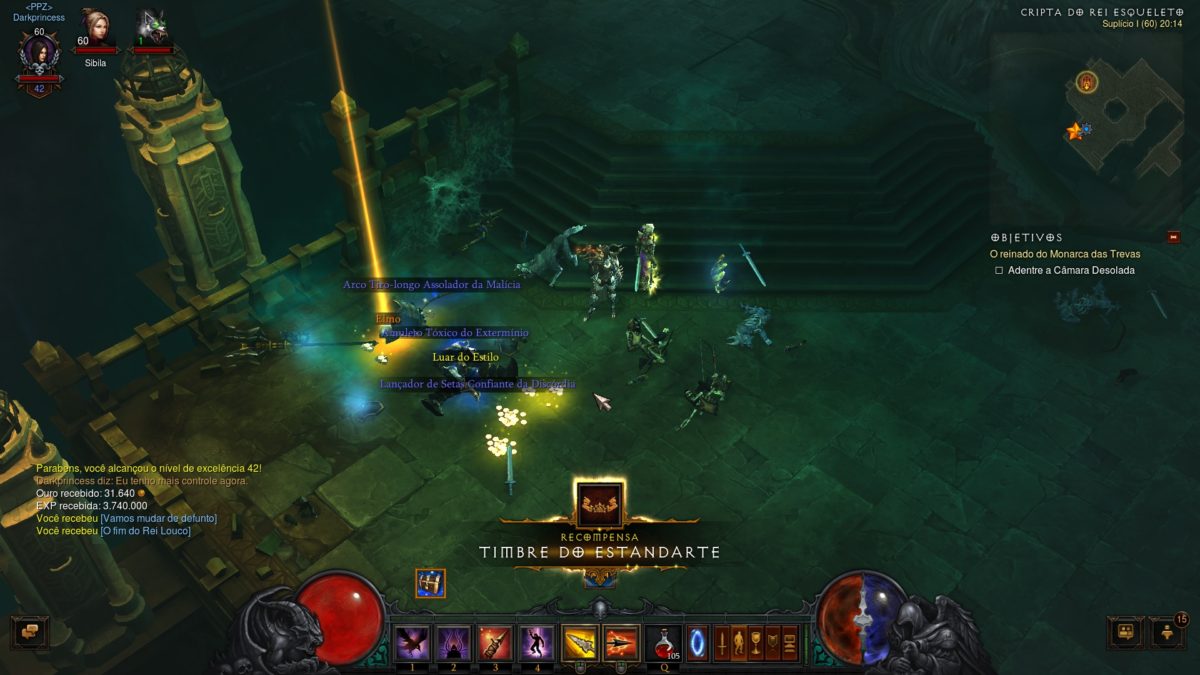Select the red arrow secondary attack skill

point(621,642)
